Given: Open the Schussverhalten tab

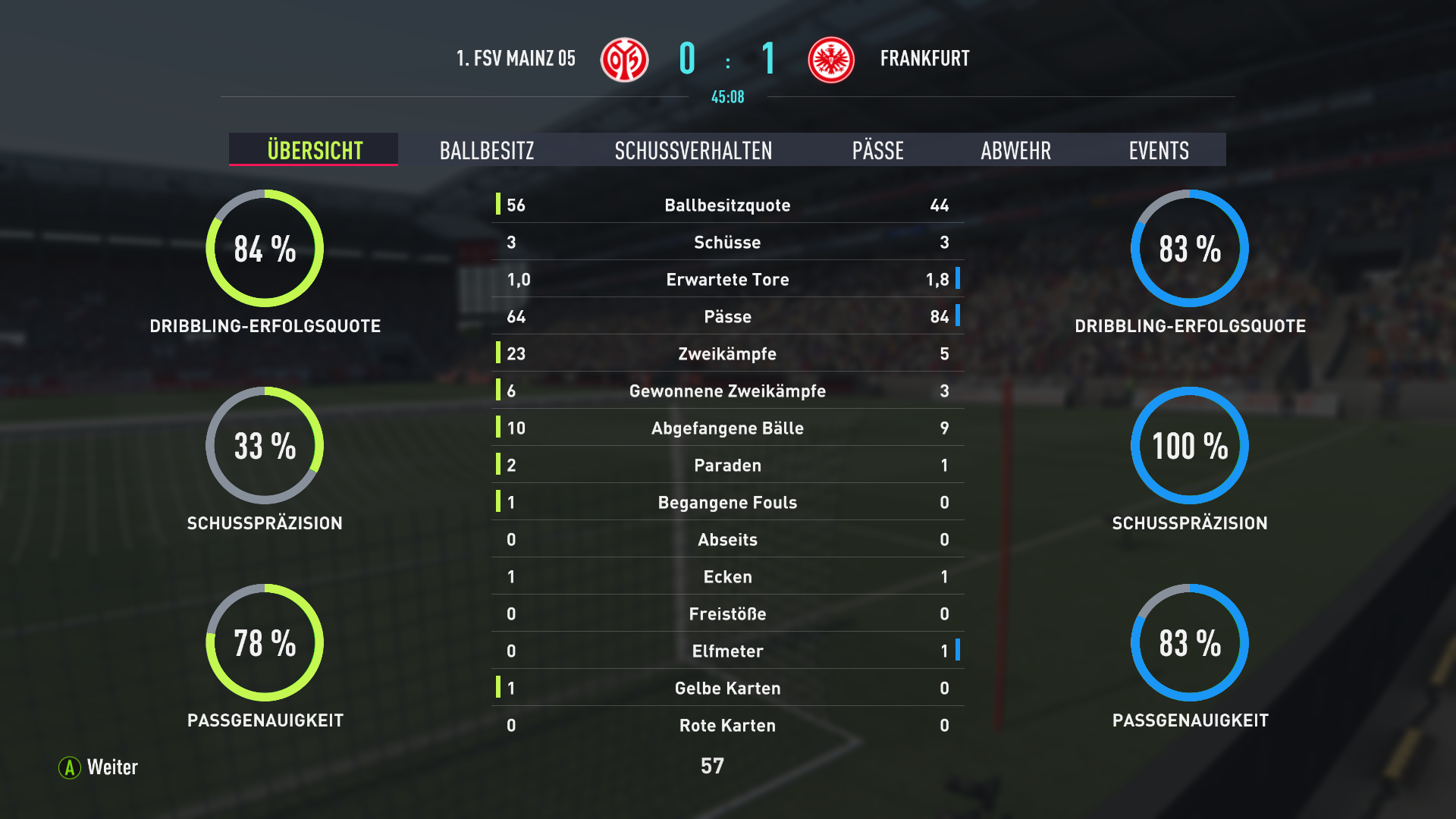Looking at the screenshot, I should tap(693, 150).
